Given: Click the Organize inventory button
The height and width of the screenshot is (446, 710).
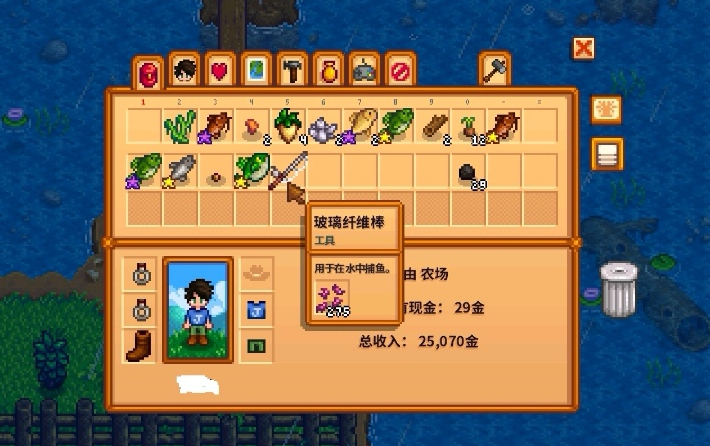Looking at the screenshot, I should (x=606, y=154).
